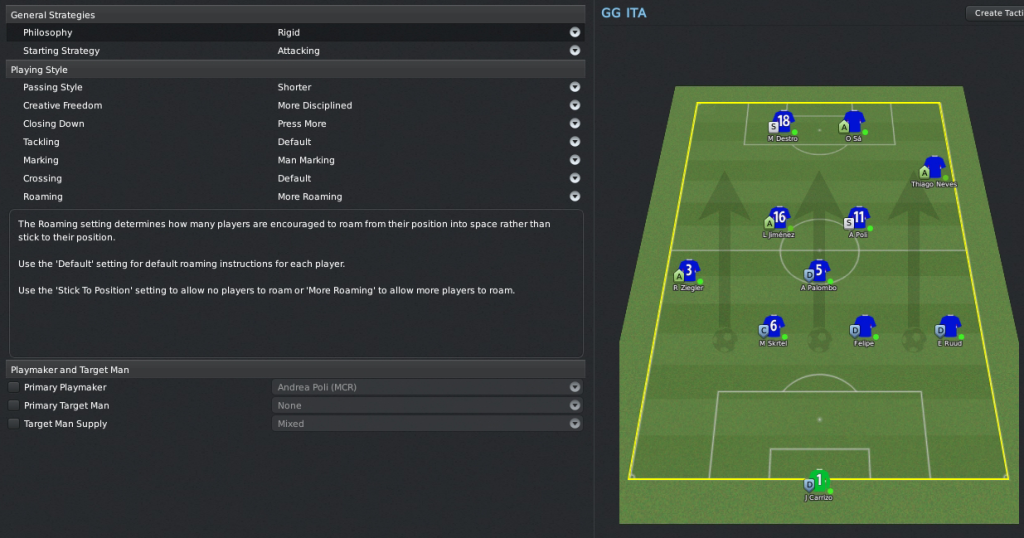Enable the Primary Playmaker checkbox

[x=14, y=387]
